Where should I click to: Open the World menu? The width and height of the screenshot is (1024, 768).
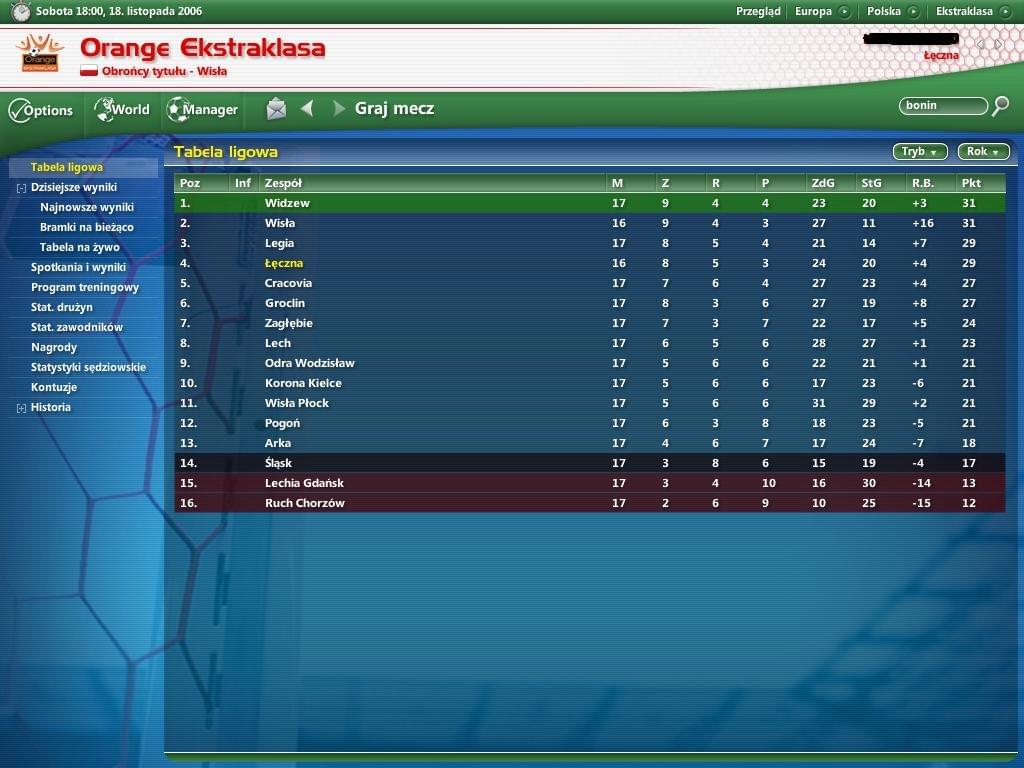point(122,110)
